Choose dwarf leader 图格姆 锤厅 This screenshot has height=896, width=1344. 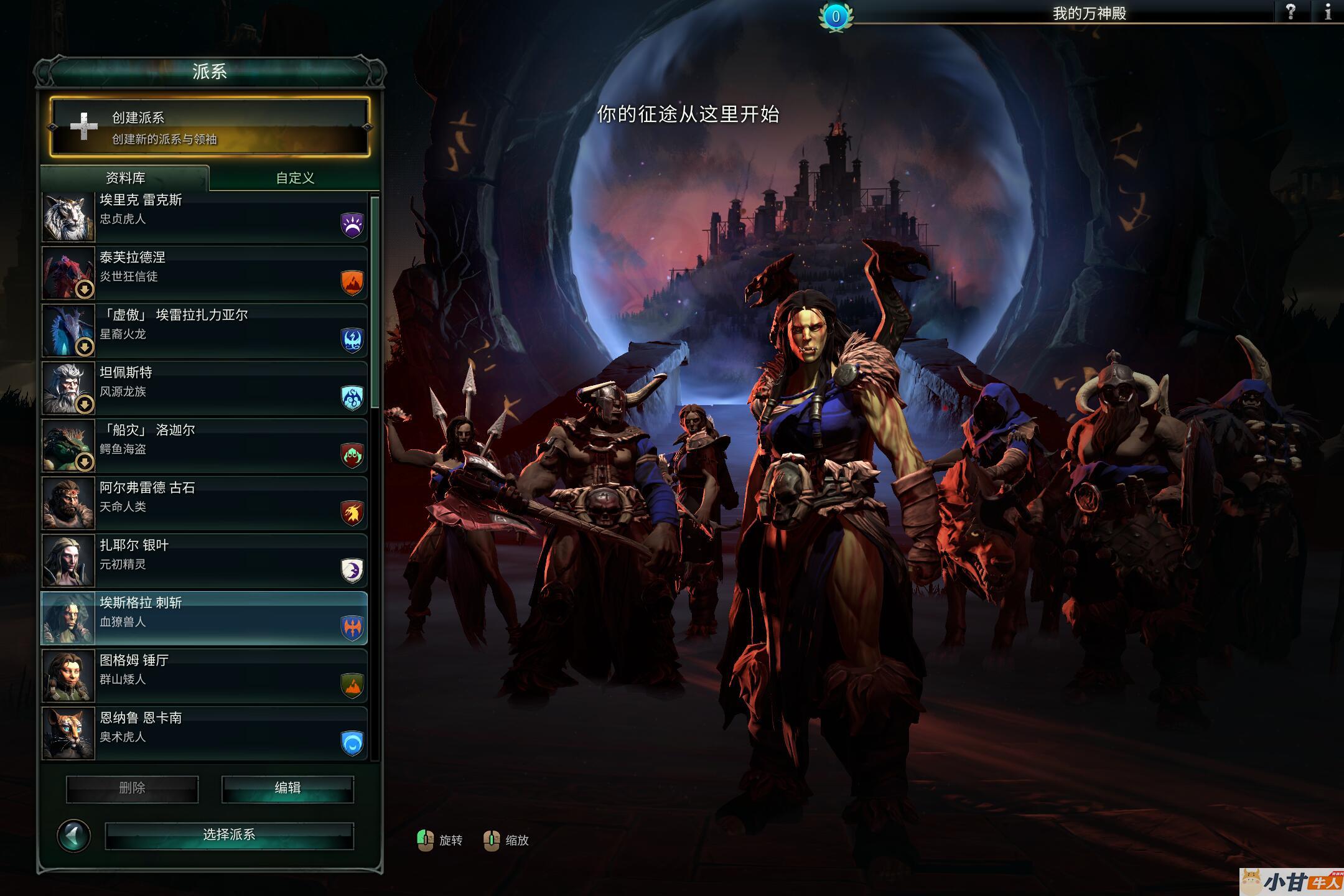[x=205, y=676]
